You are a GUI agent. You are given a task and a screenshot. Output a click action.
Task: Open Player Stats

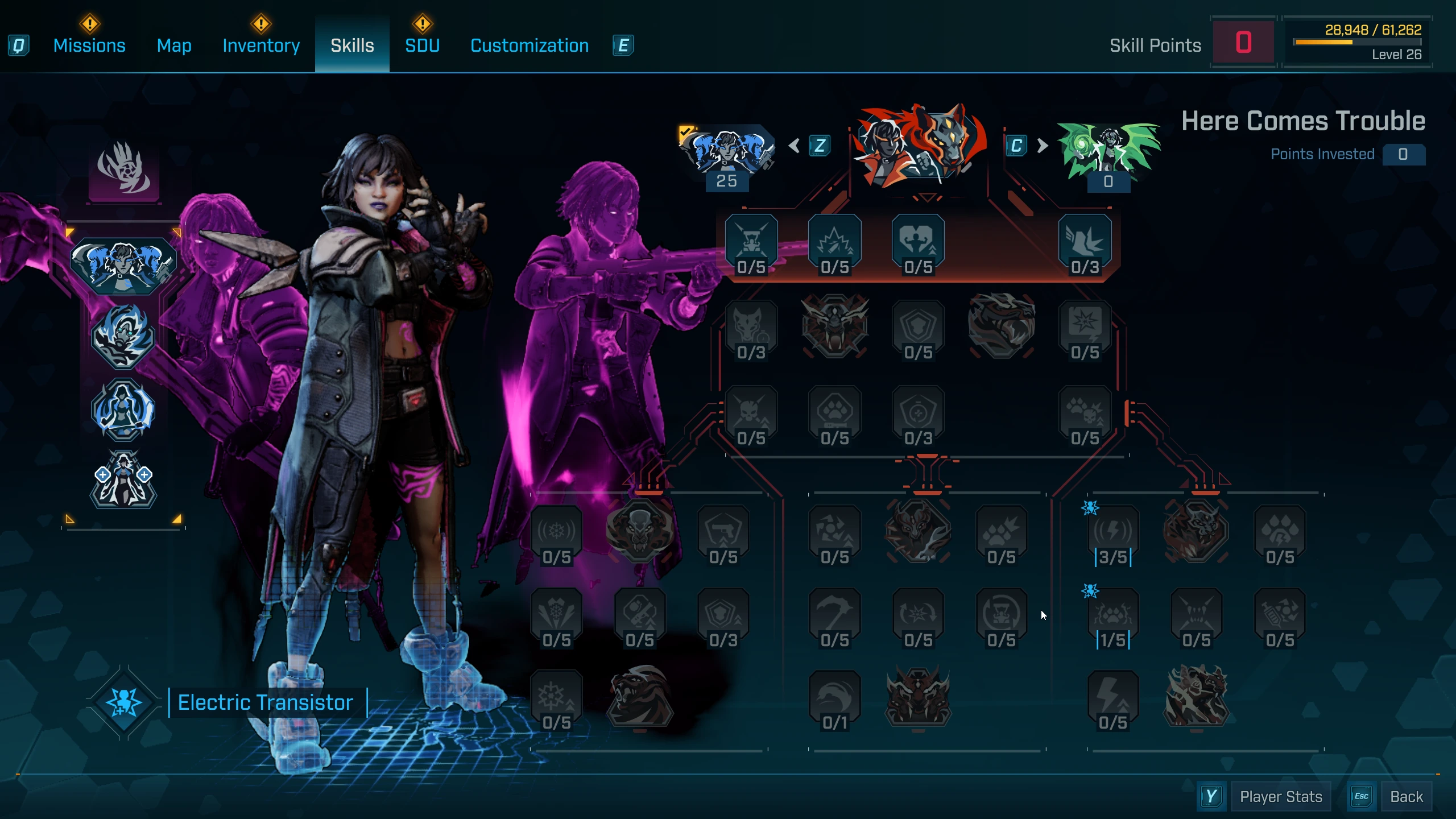1281,796
